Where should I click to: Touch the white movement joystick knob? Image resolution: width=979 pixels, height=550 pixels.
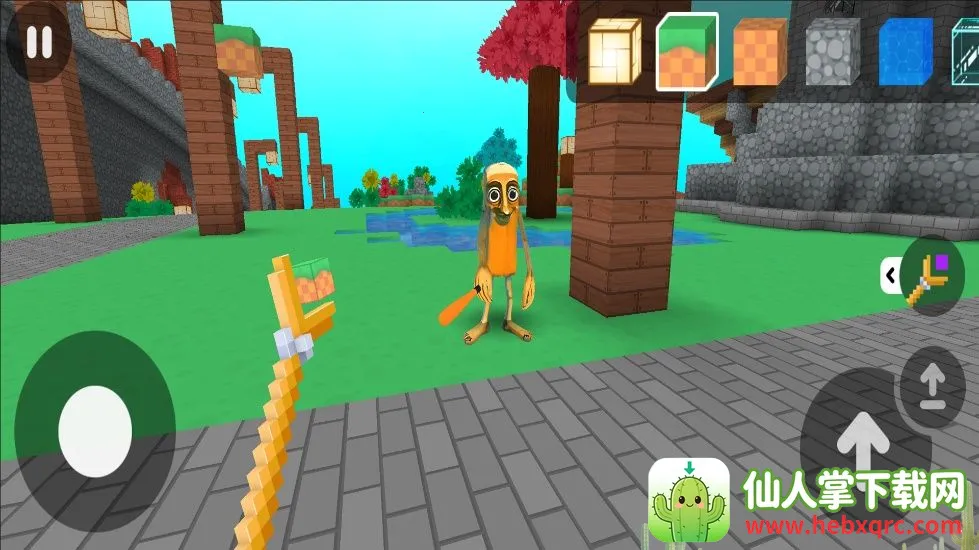tap(95, 431)
